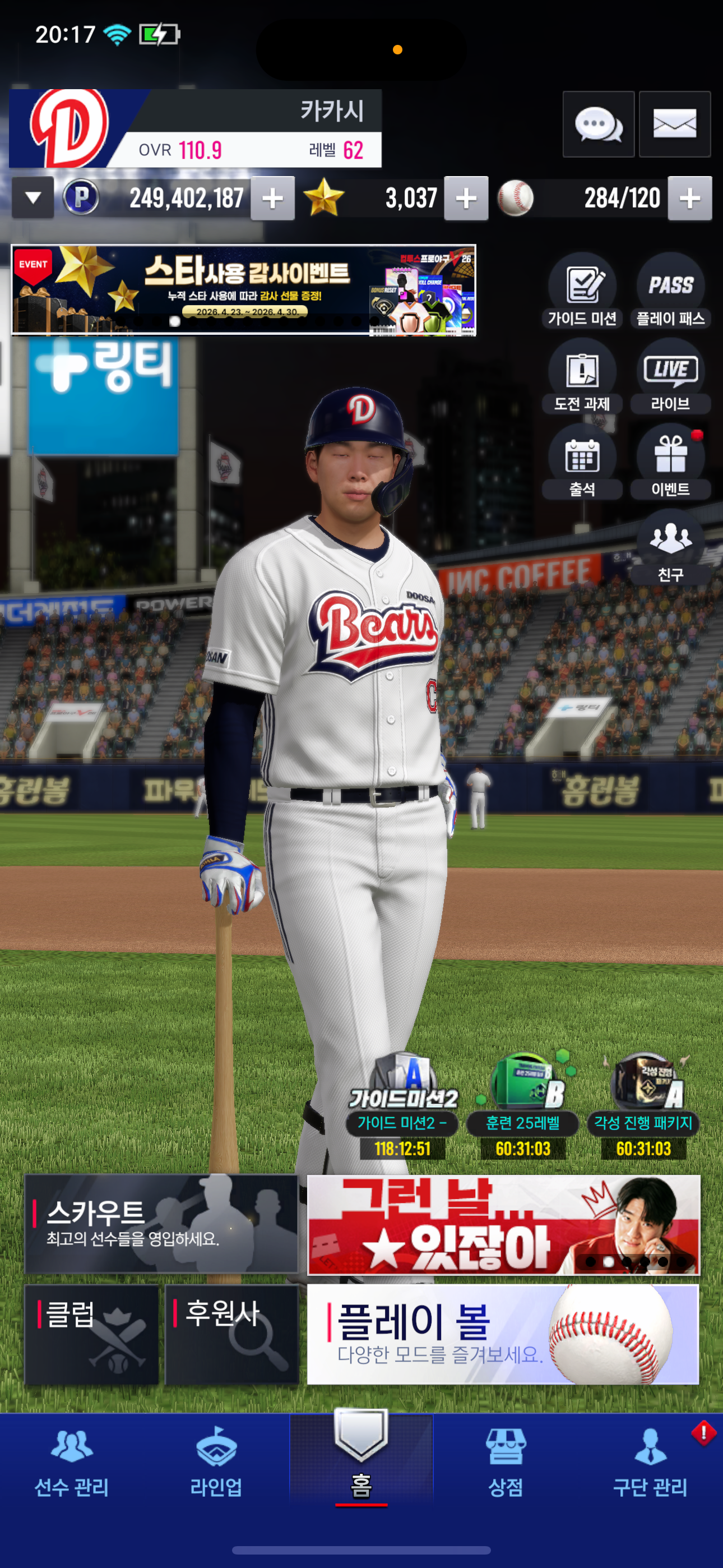Open 도전 과제 challenges
Image resolution: width=723 pixels, height=1568 pixels.
(582, 377)
